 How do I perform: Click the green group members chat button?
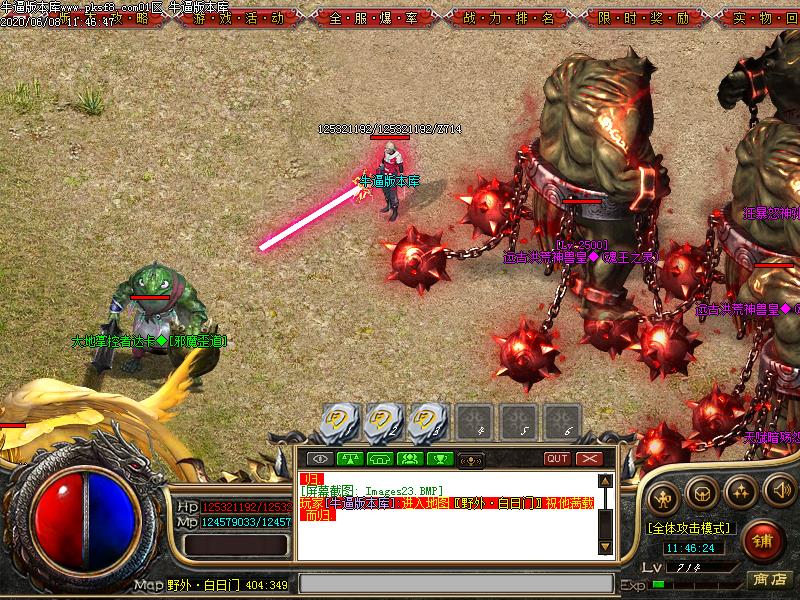(x=409, y=459)
